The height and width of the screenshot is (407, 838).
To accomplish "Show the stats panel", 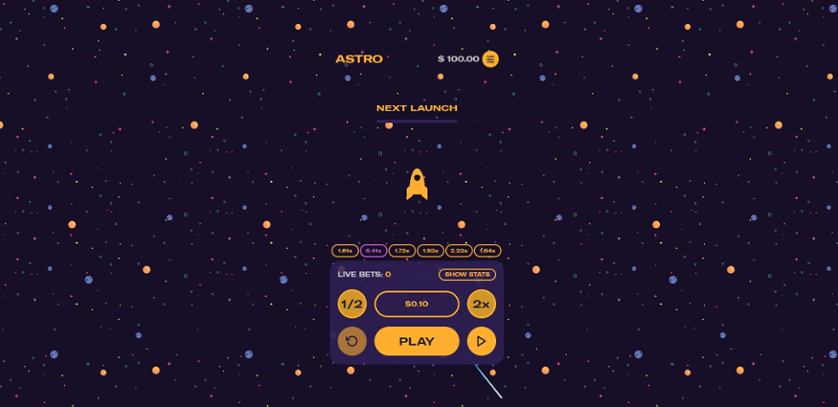I will click(x=467, y=274).
